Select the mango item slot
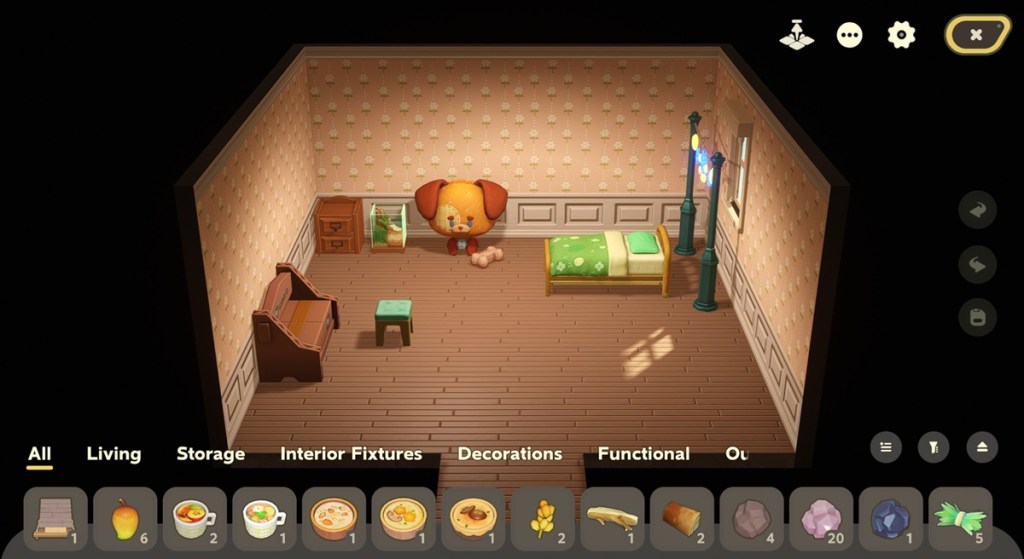 click(x=125, y=519)
